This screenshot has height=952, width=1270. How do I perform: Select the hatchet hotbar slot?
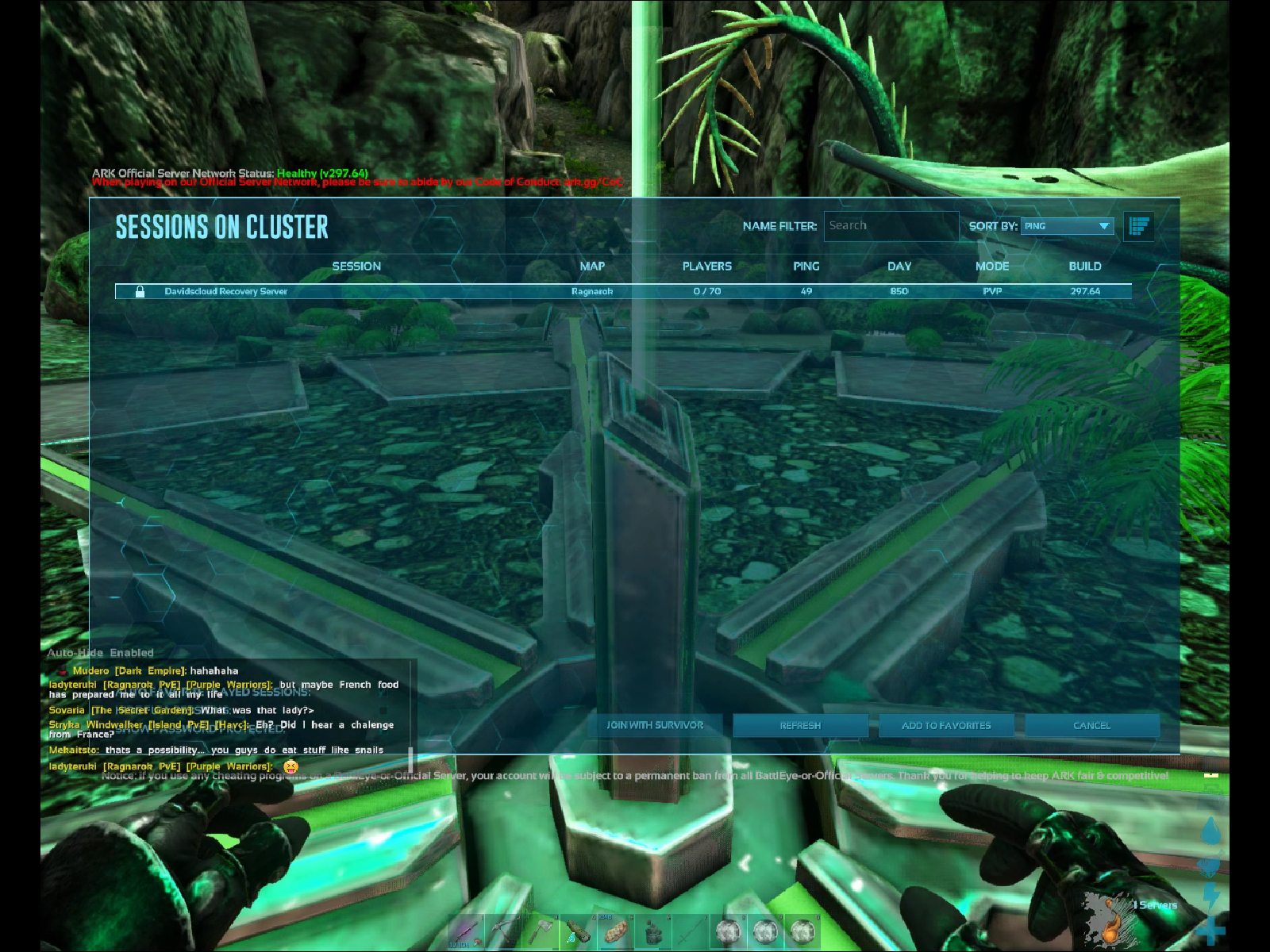coord(541,931)
